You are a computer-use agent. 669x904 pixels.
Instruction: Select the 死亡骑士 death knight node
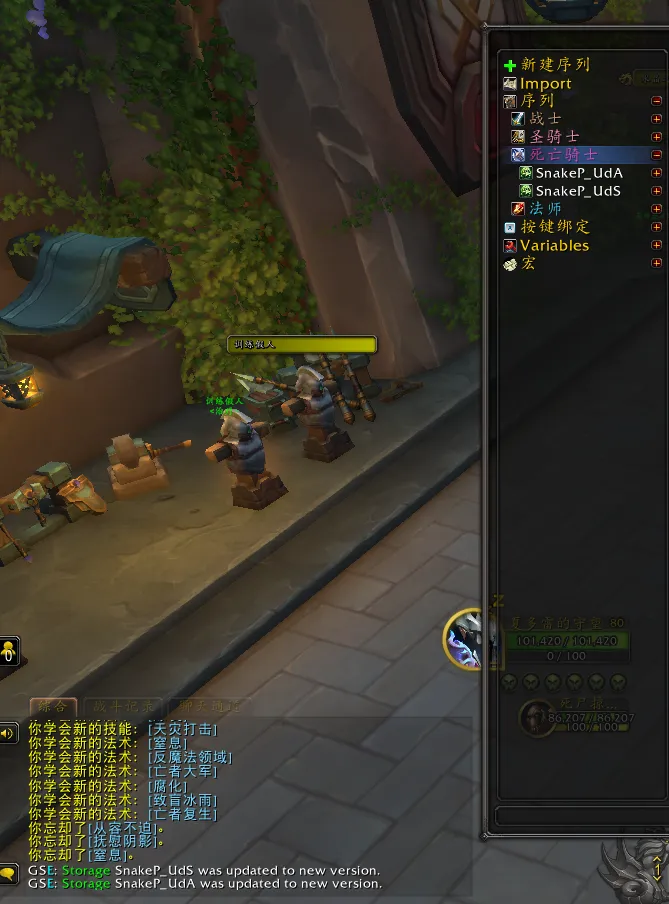click(563, 155)
